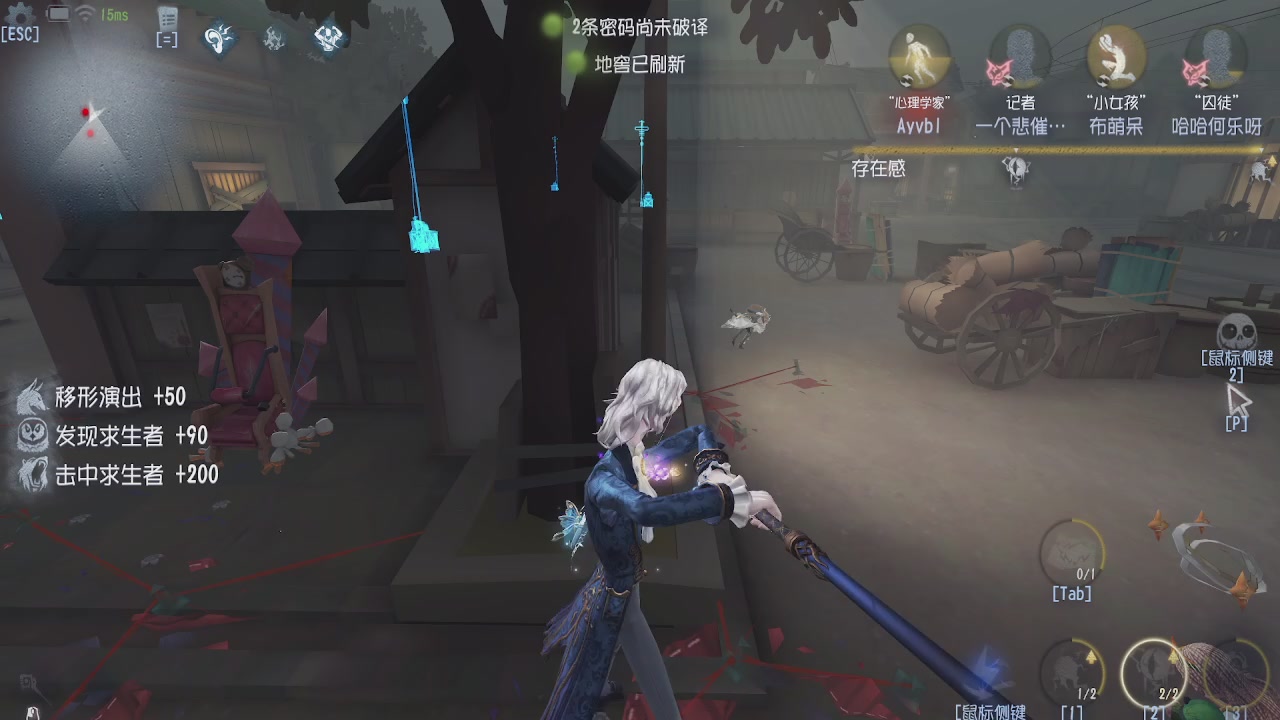Toggle the swap arrows on 囚徒 portrait

(x=1203, y=78)
